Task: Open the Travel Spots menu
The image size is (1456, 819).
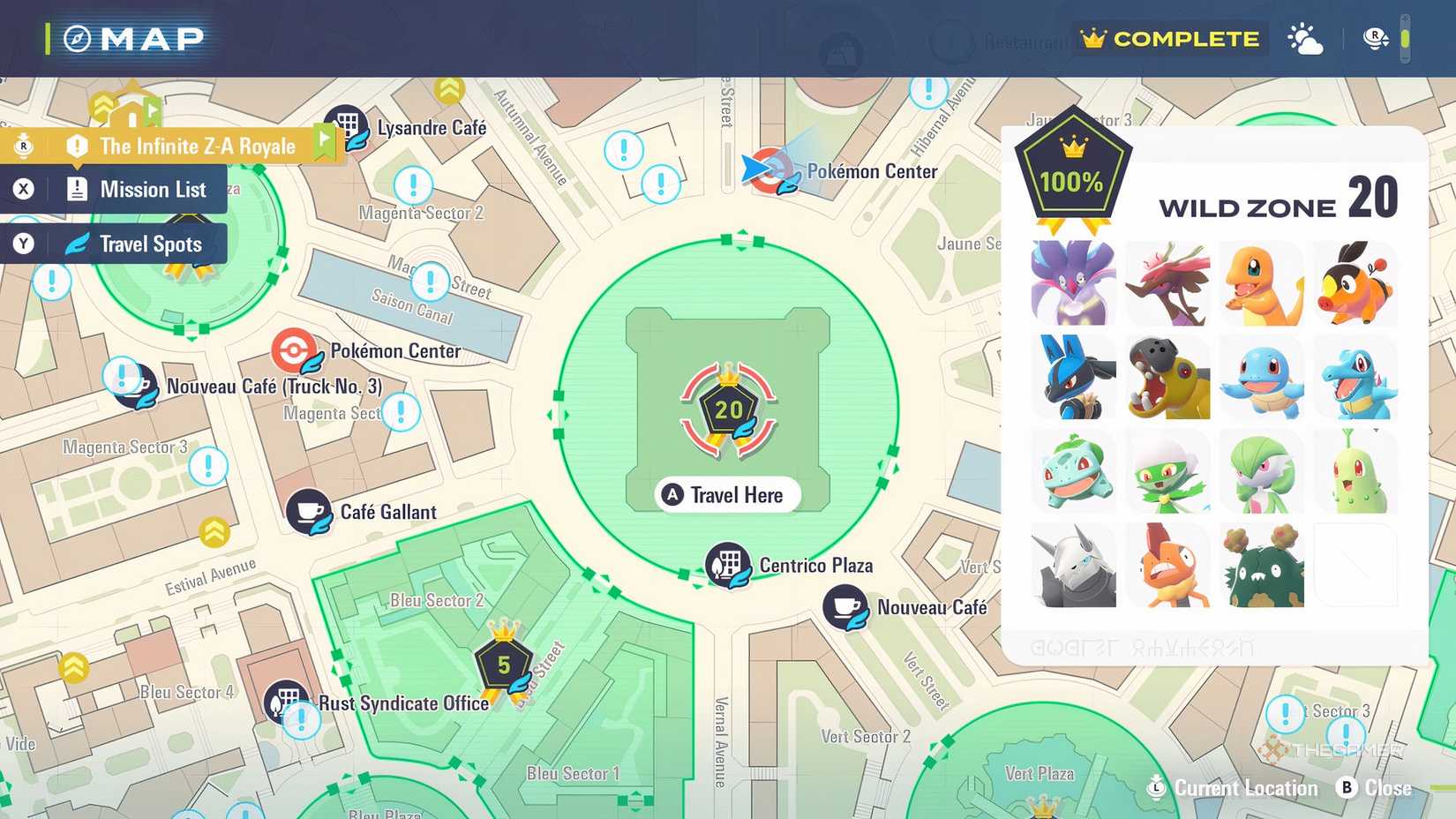Action: 137,244
